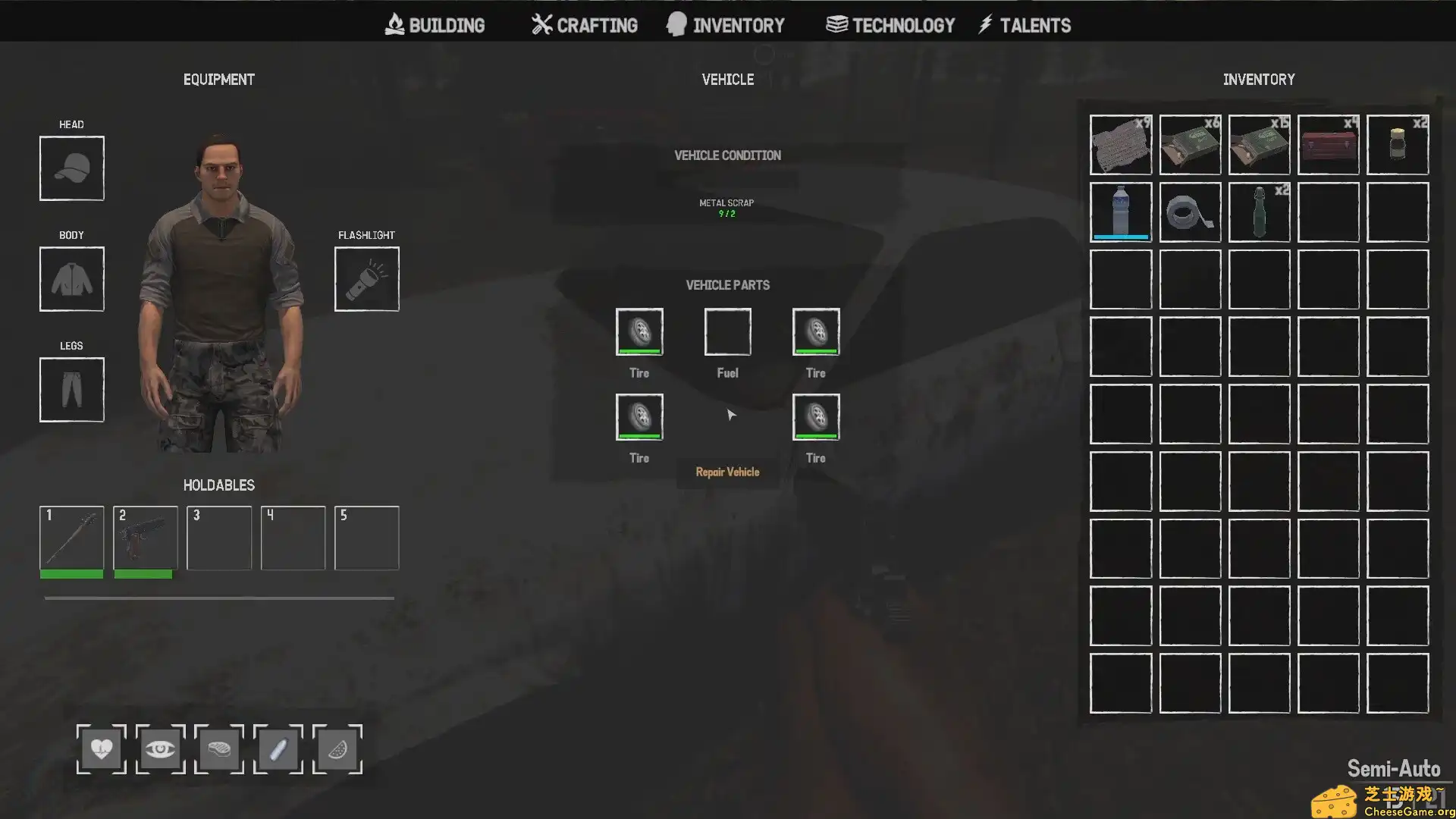Click the red toolbox inventory item
This screenshot has width=1456, height=819.
(x=1328, y=145)
